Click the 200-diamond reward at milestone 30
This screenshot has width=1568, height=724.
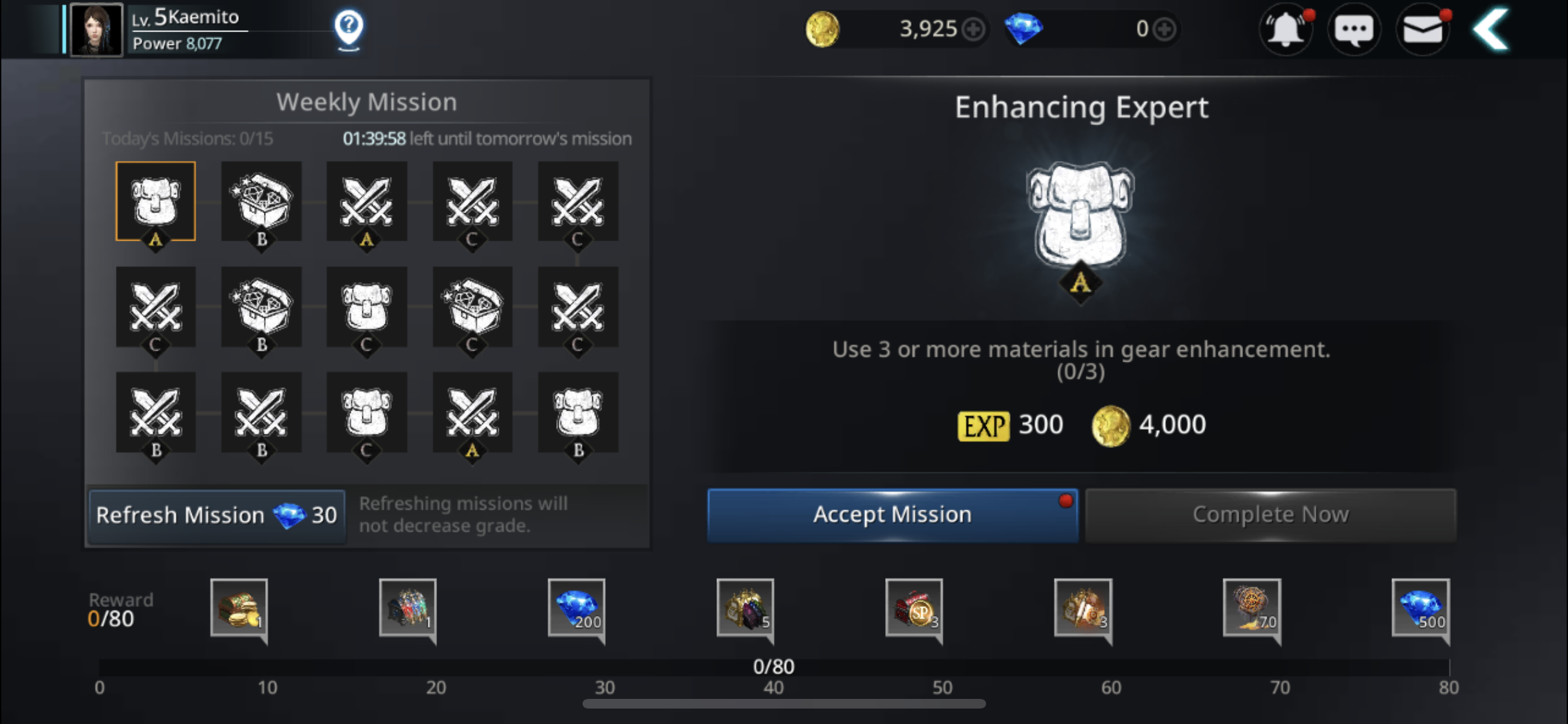pos(576,609)
